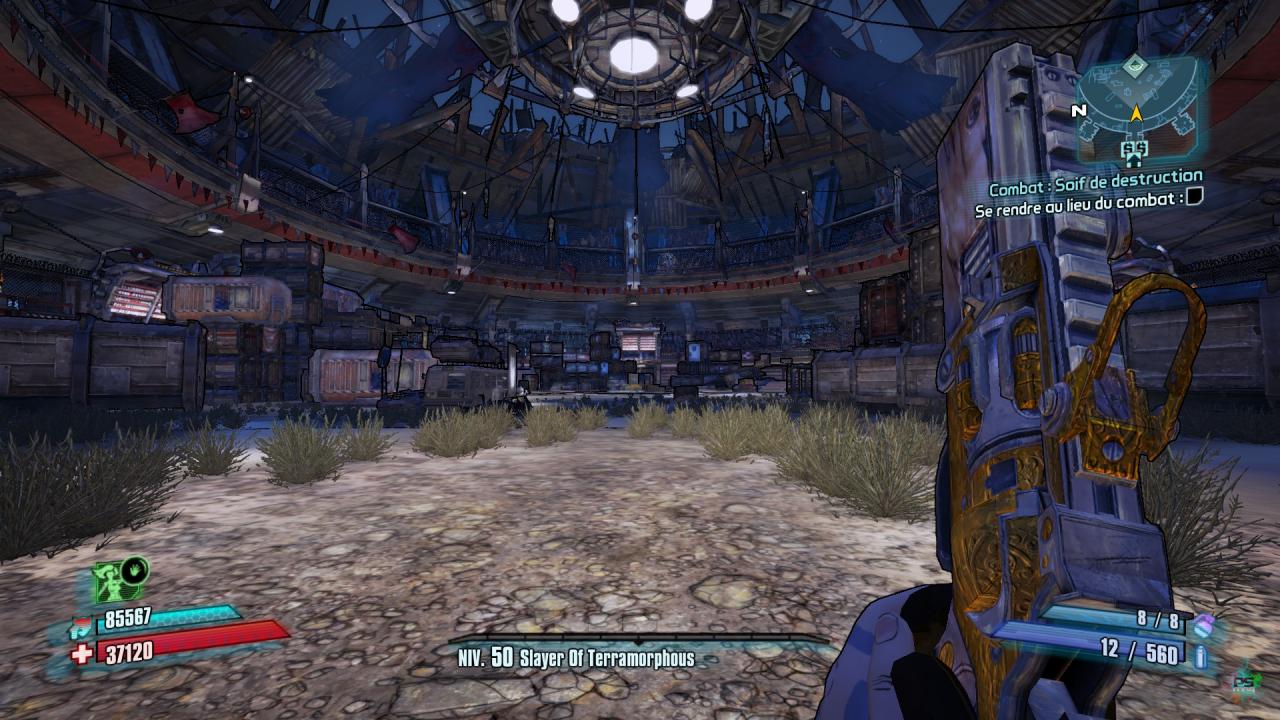Click the level 50 experience bar
Viewport: 1280px width, 720px height.
pyautogui.click(x=637, y=640)
